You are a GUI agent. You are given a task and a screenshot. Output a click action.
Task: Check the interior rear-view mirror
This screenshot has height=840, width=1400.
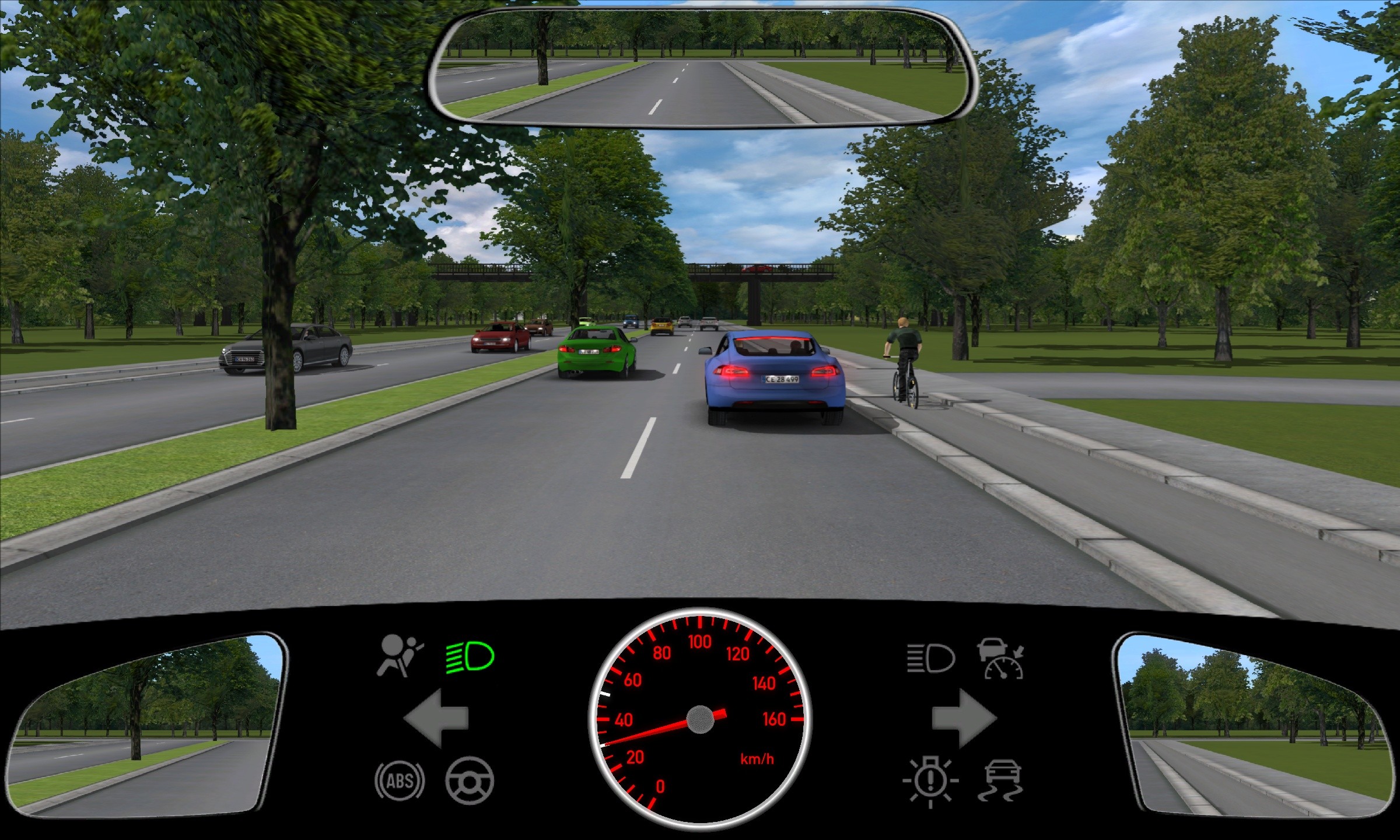tap(700, 67)
